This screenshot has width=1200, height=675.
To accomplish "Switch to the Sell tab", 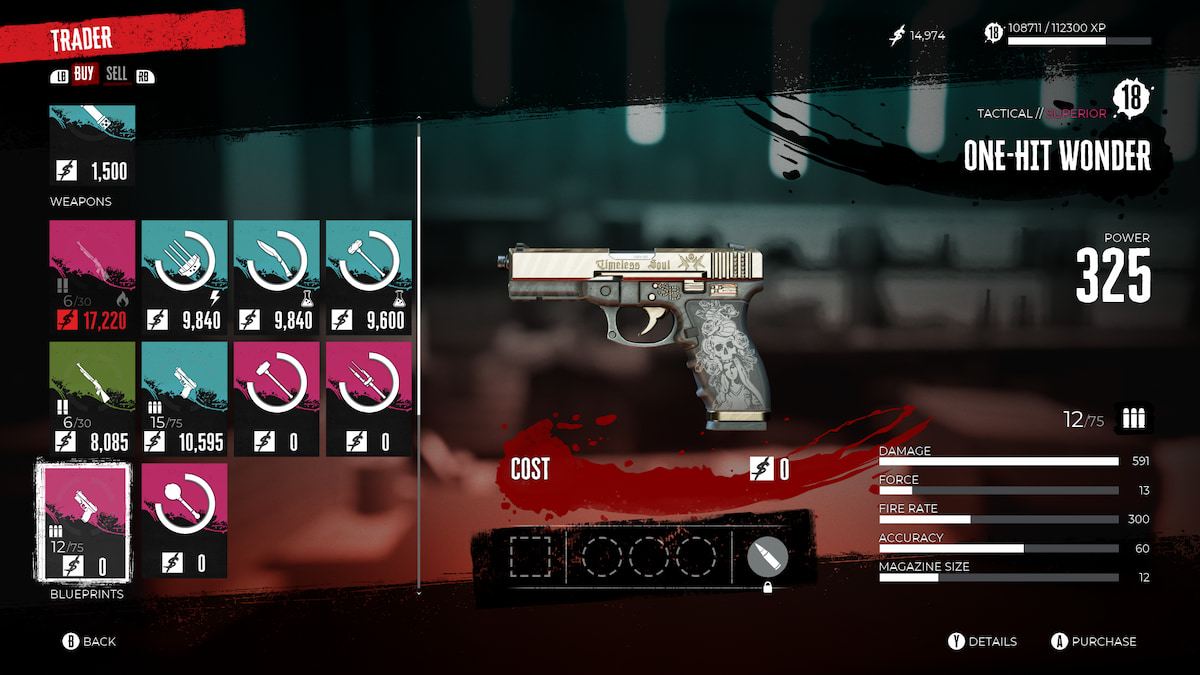I will [x=116, y=75].
